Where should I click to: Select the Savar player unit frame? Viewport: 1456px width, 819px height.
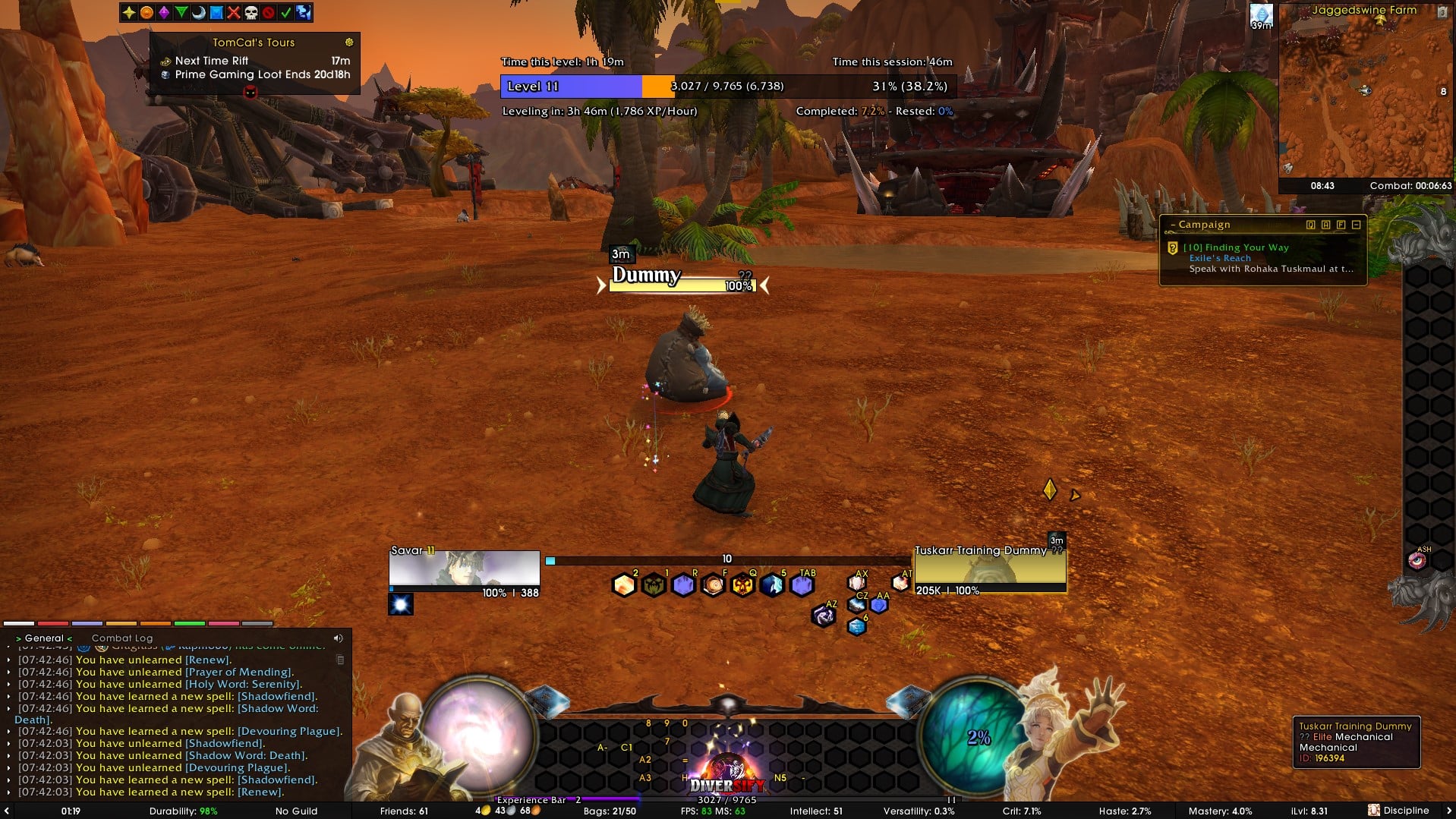[464, 569]
